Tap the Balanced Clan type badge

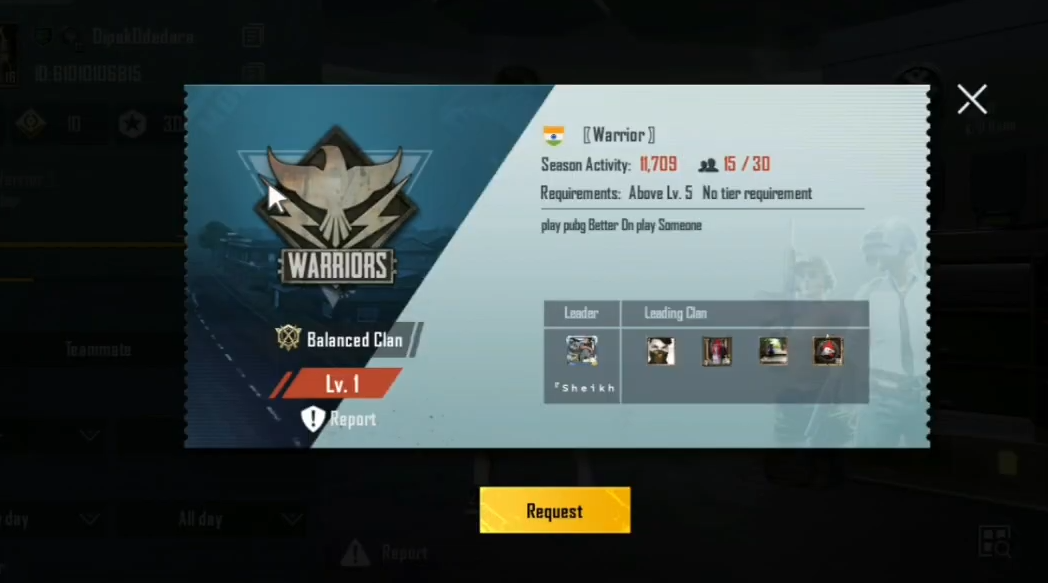(289, 339)
